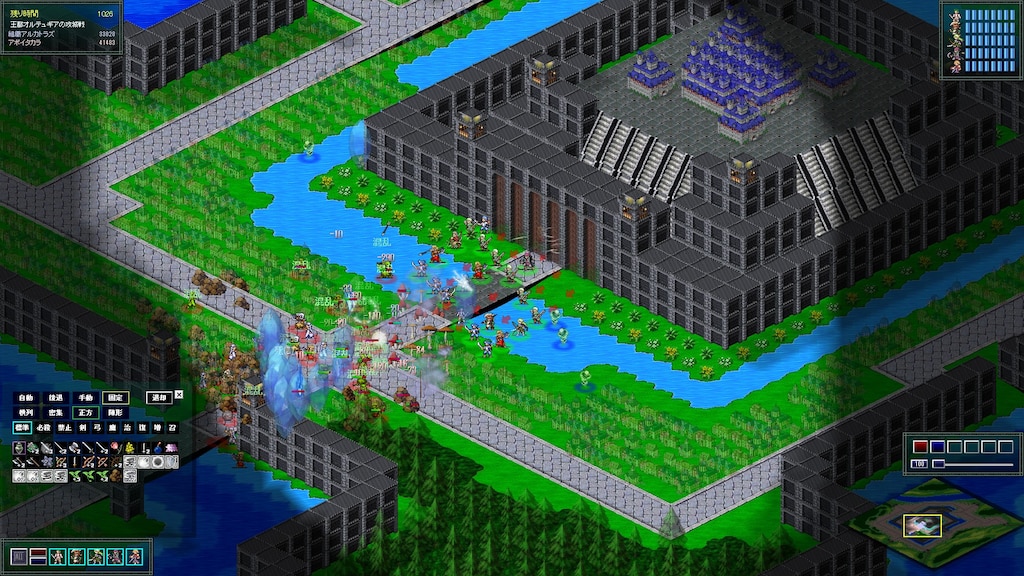Close the command panel with the X
Image resolution: width=1024 pixels, height=576 pixels.
pos(179,394)
